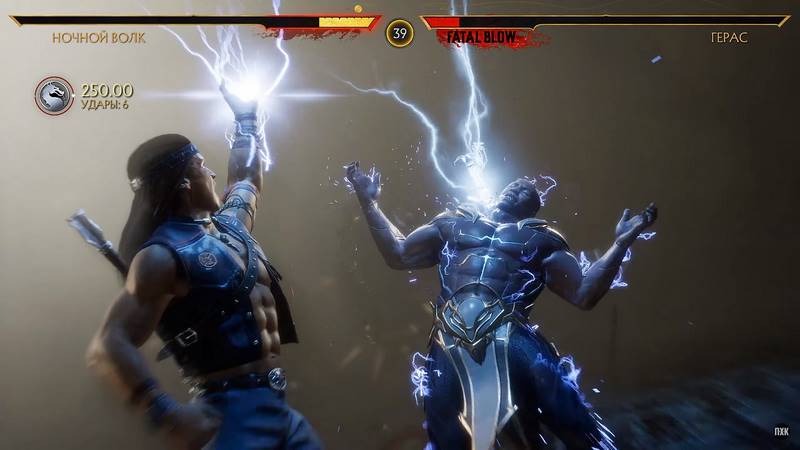The height and width of the screenshot is (450, 800).
Task: Select the Fatal Blow indicator
Action: click(x=481, y=37)
